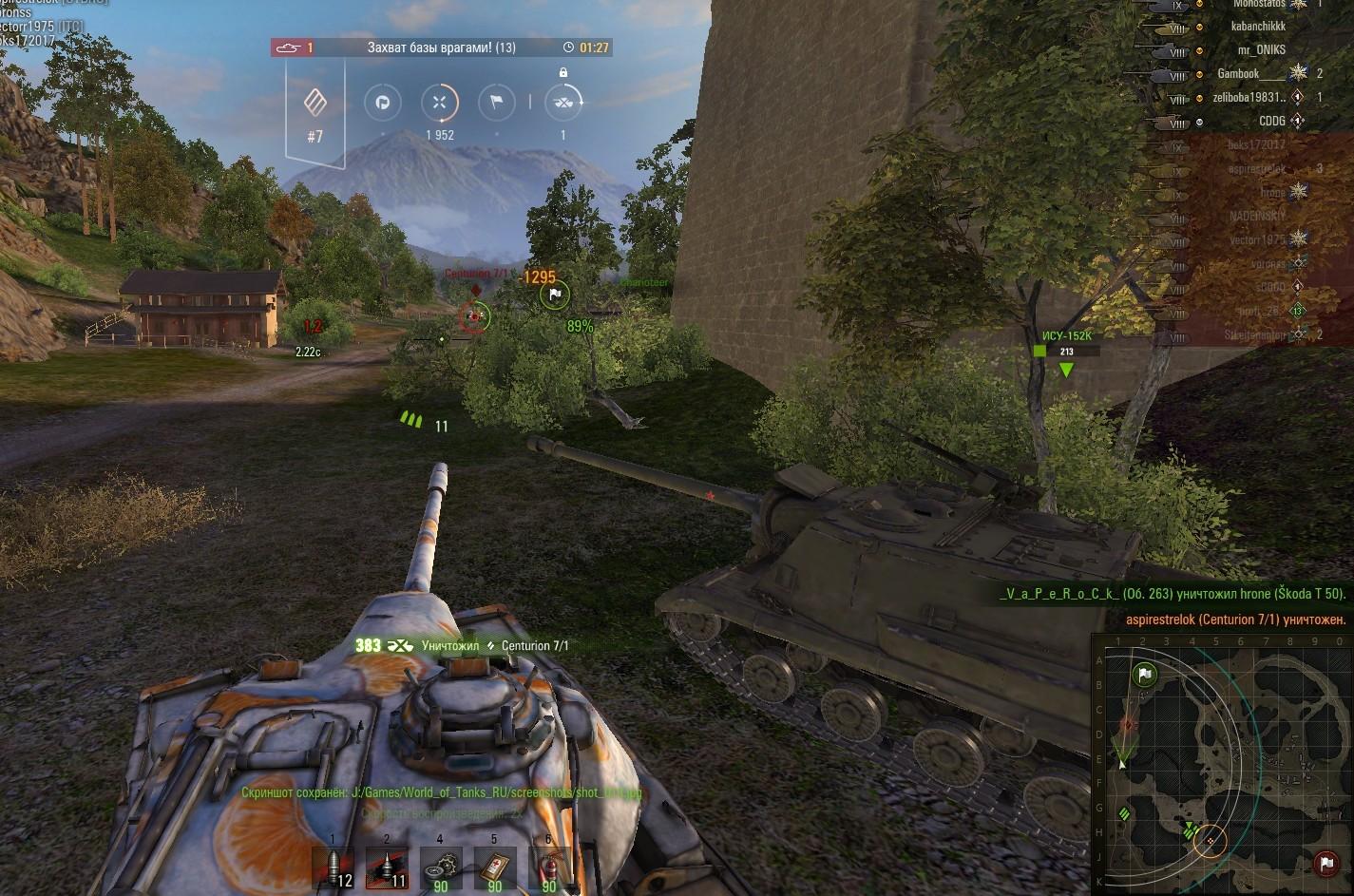The width and height of the screenshot is (1354, 896).
Task: Click the base capture flag progress icon
Action: click(496, 103)
